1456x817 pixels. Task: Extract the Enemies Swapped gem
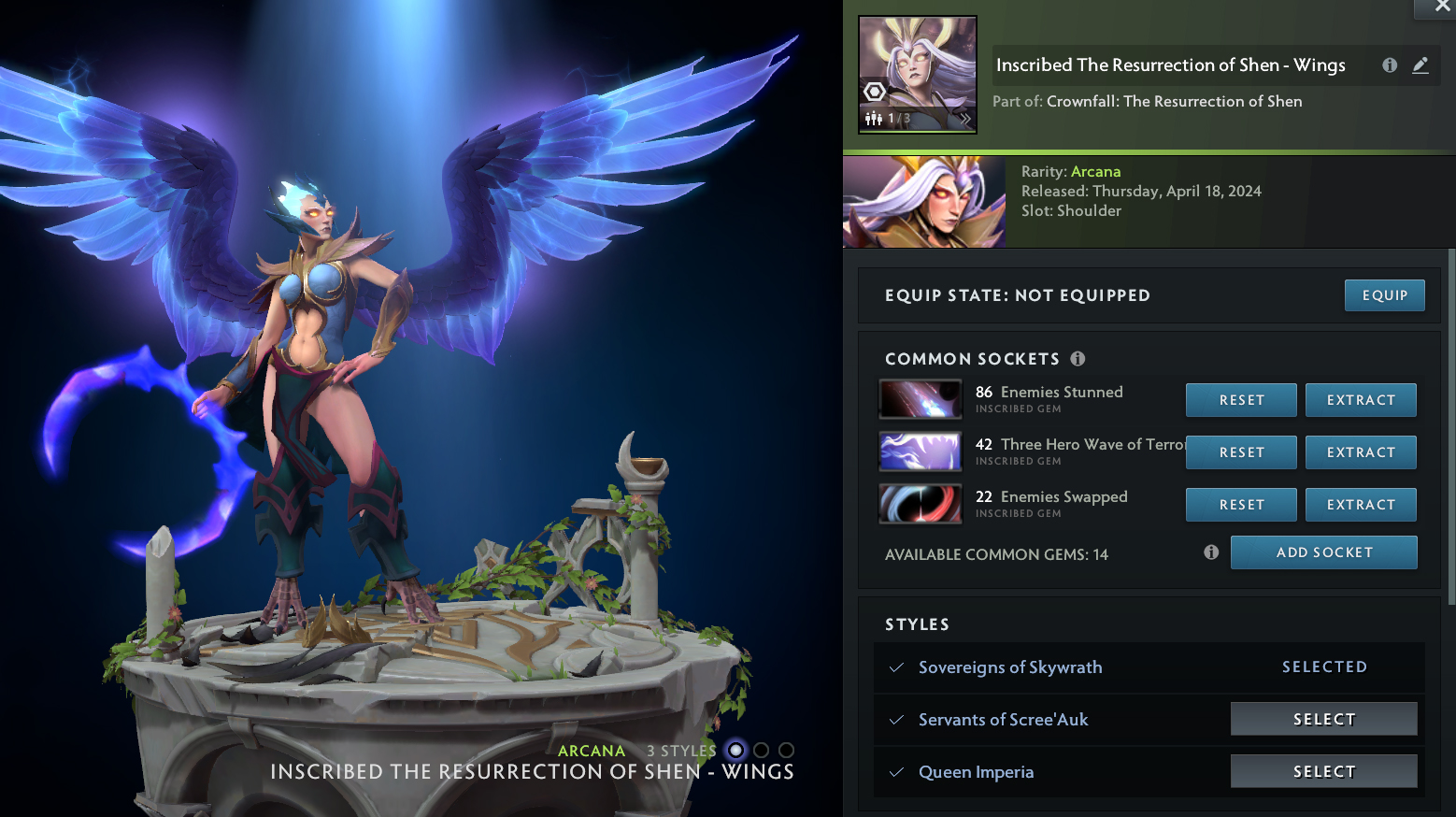(x=1361, y=505)
